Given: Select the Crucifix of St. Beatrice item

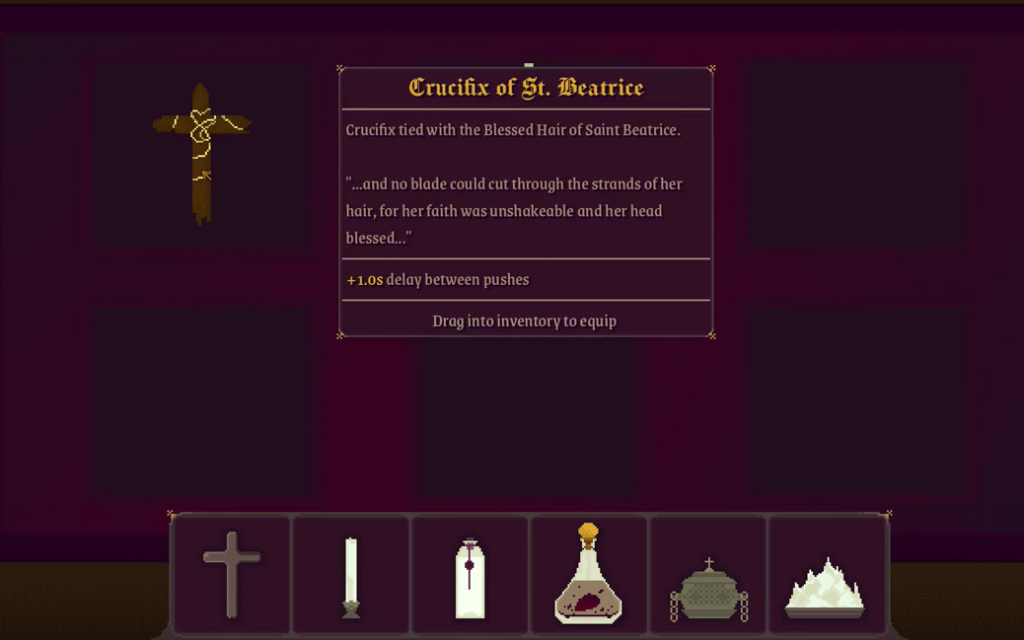Looking at the screenshot, I should pyautogui.click(x=201, y=152).
